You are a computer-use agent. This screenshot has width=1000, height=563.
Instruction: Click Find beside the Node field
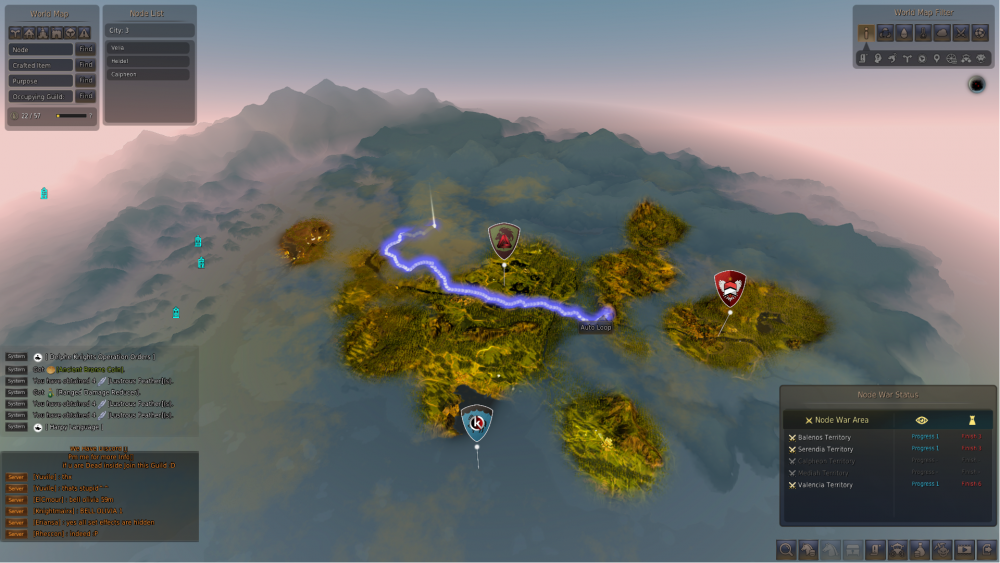point(86,49)
